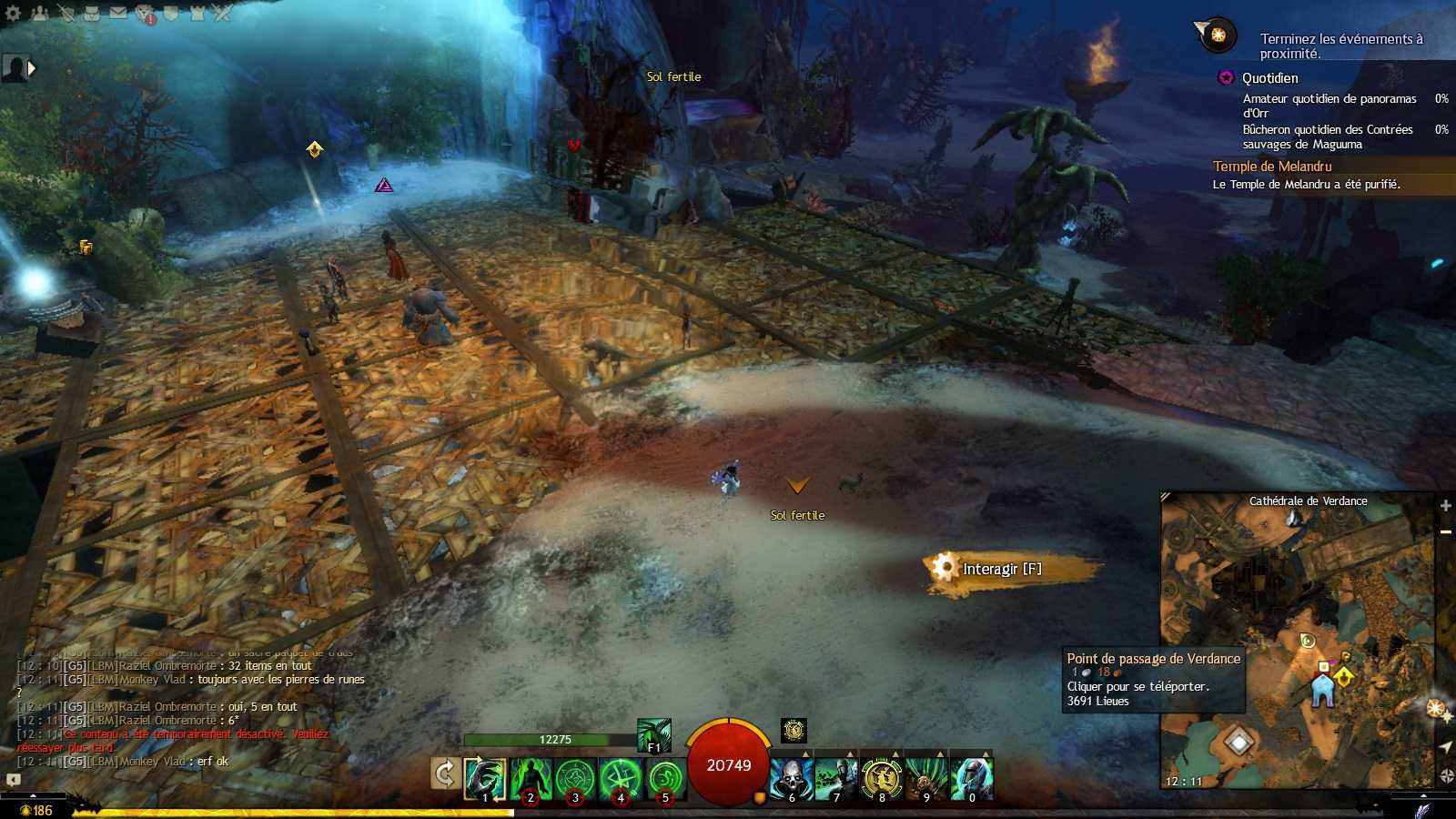This screenshot has height=819, width=1456.
Task: Use the claw skill in slot 1
Action: [485, 780]
